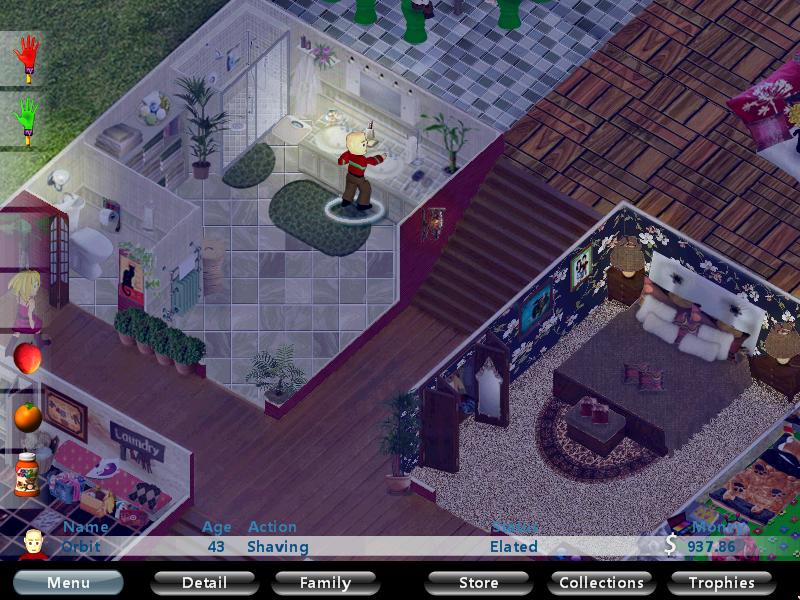Select the jar item in the sidebar

click(27, 473)
